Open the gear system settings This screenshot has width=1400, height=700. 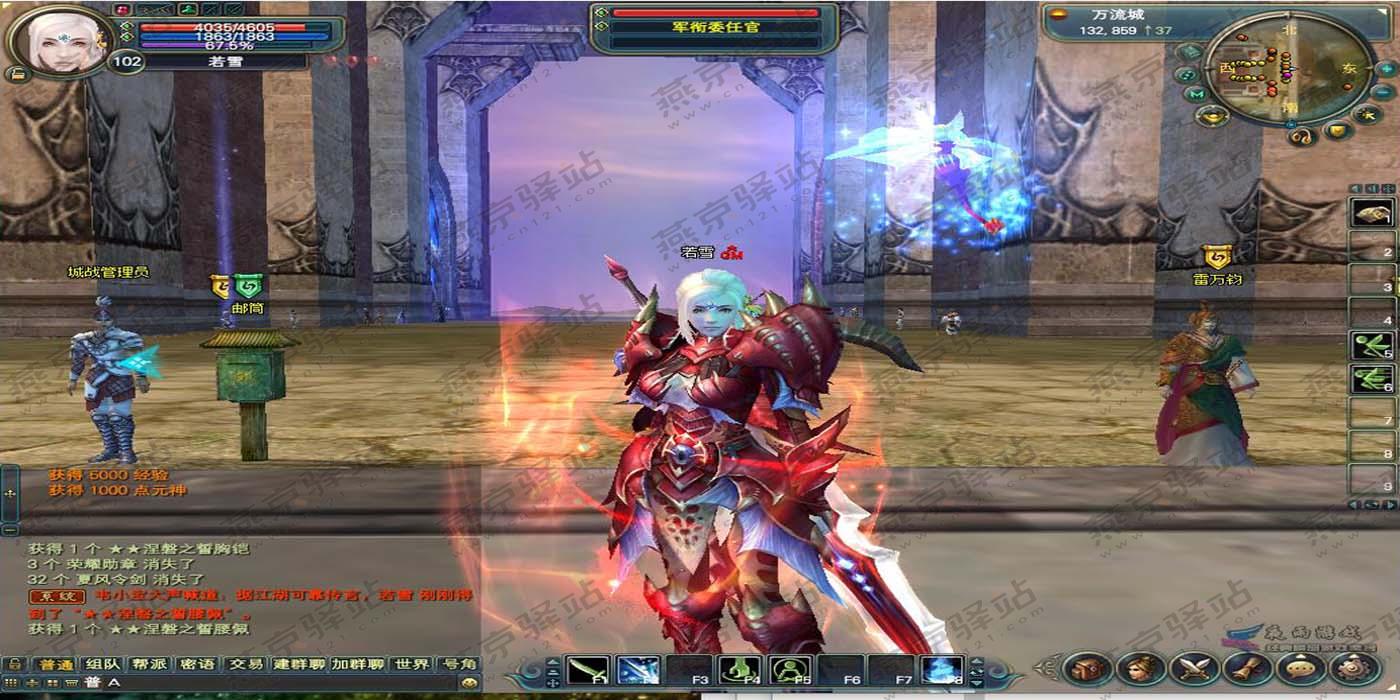(1353, 668)
